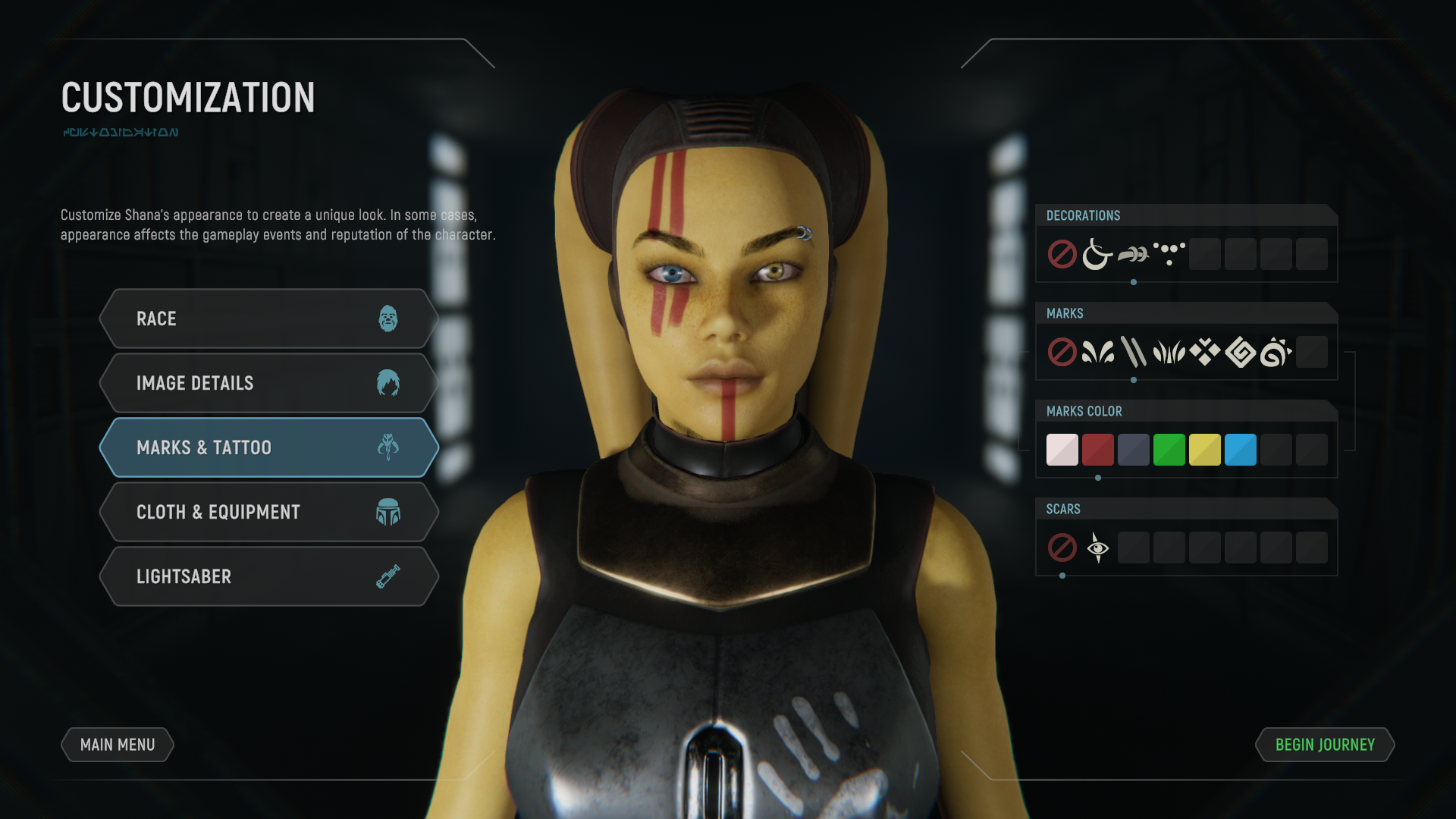Open the Lightsaber customization section
The width and height of the screenshot is (1456, 819).
click(x=268, y=576)
